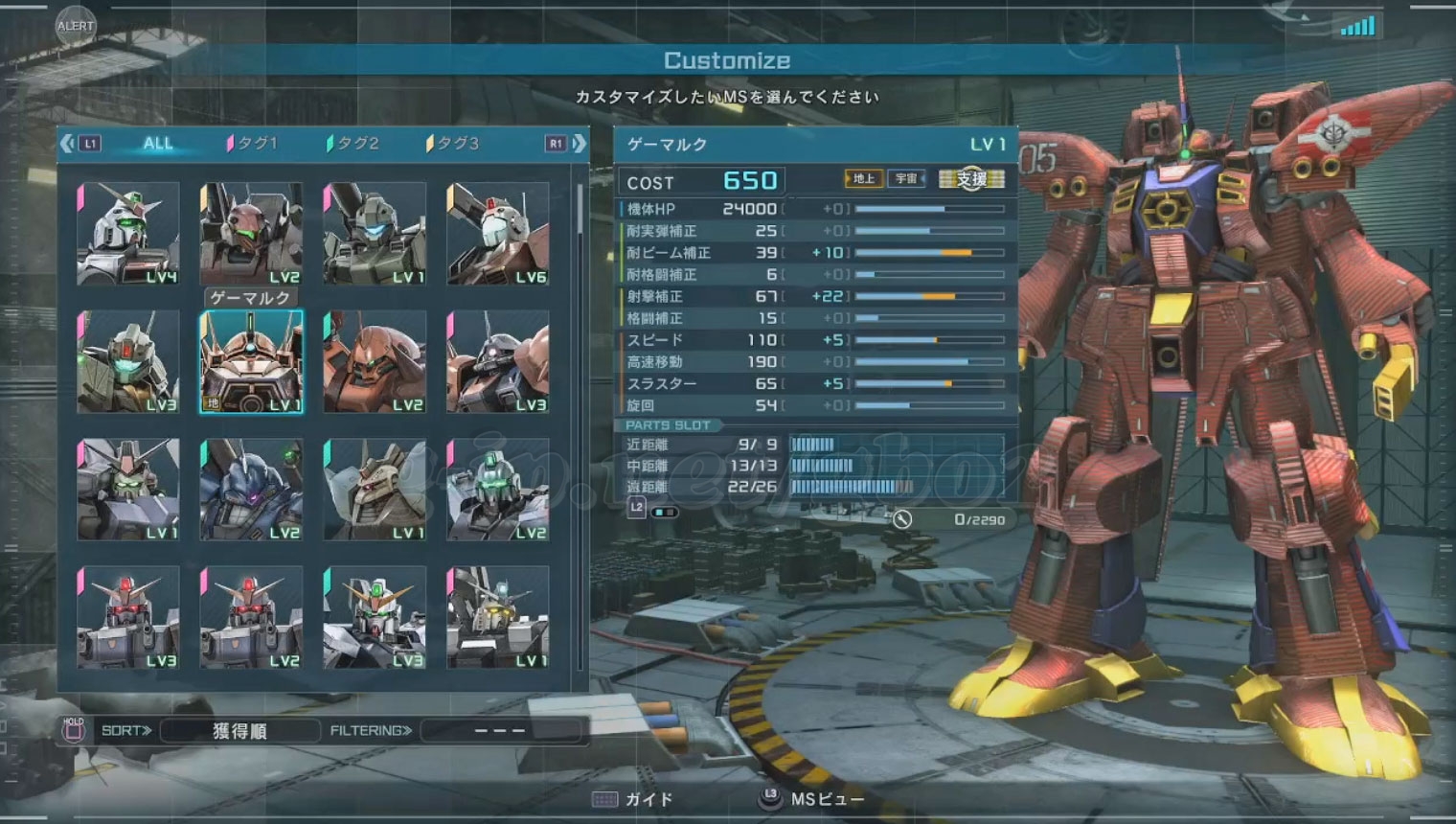The width and height of the screenshot is (1456, 824).
Task: Choose the white Gundam LV4 unit
Action: click(128, 234)
